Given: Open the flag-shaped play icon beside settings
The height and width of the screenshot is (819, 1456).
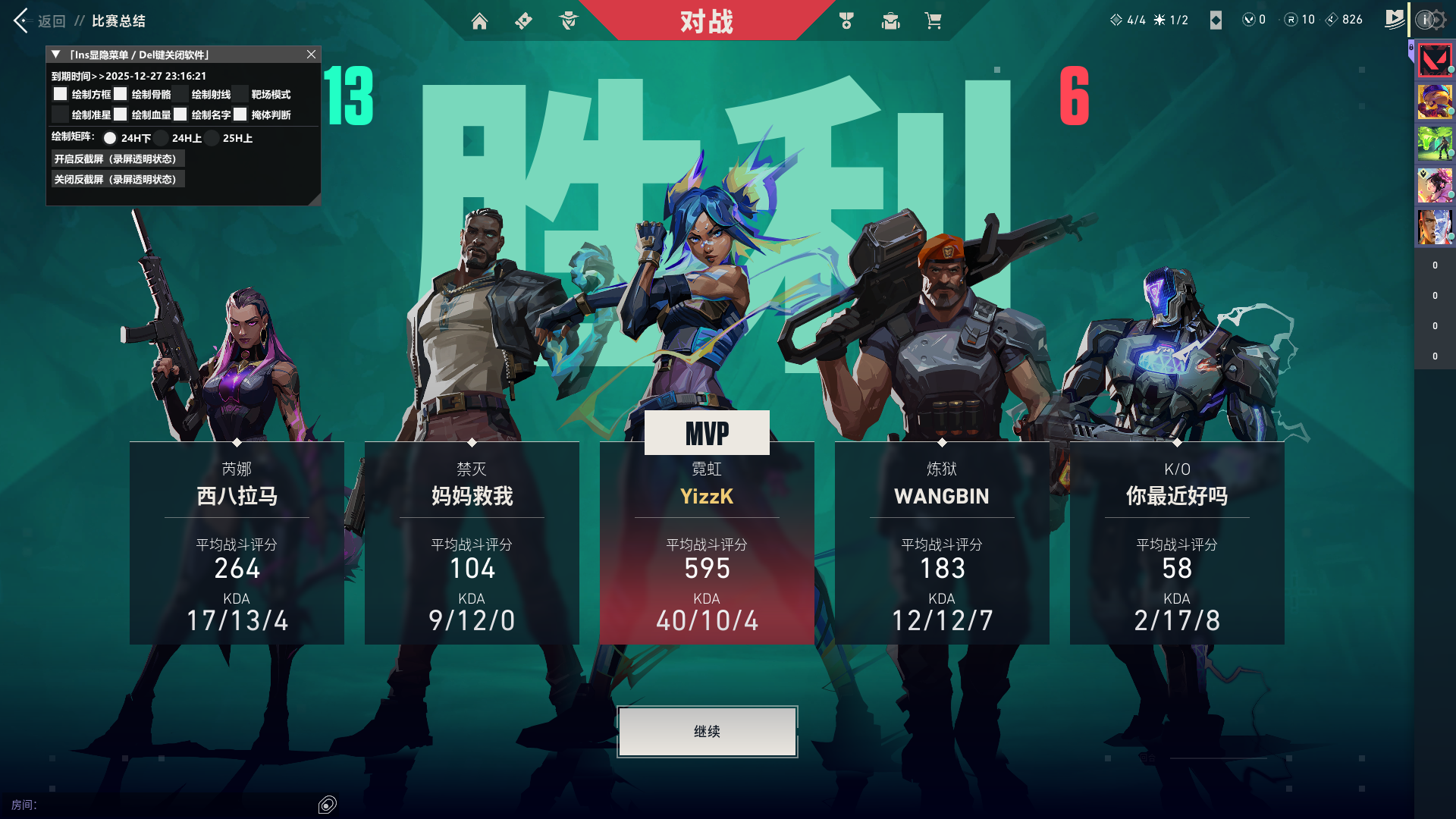Looking at the screenshot, I should (1394, 20).
